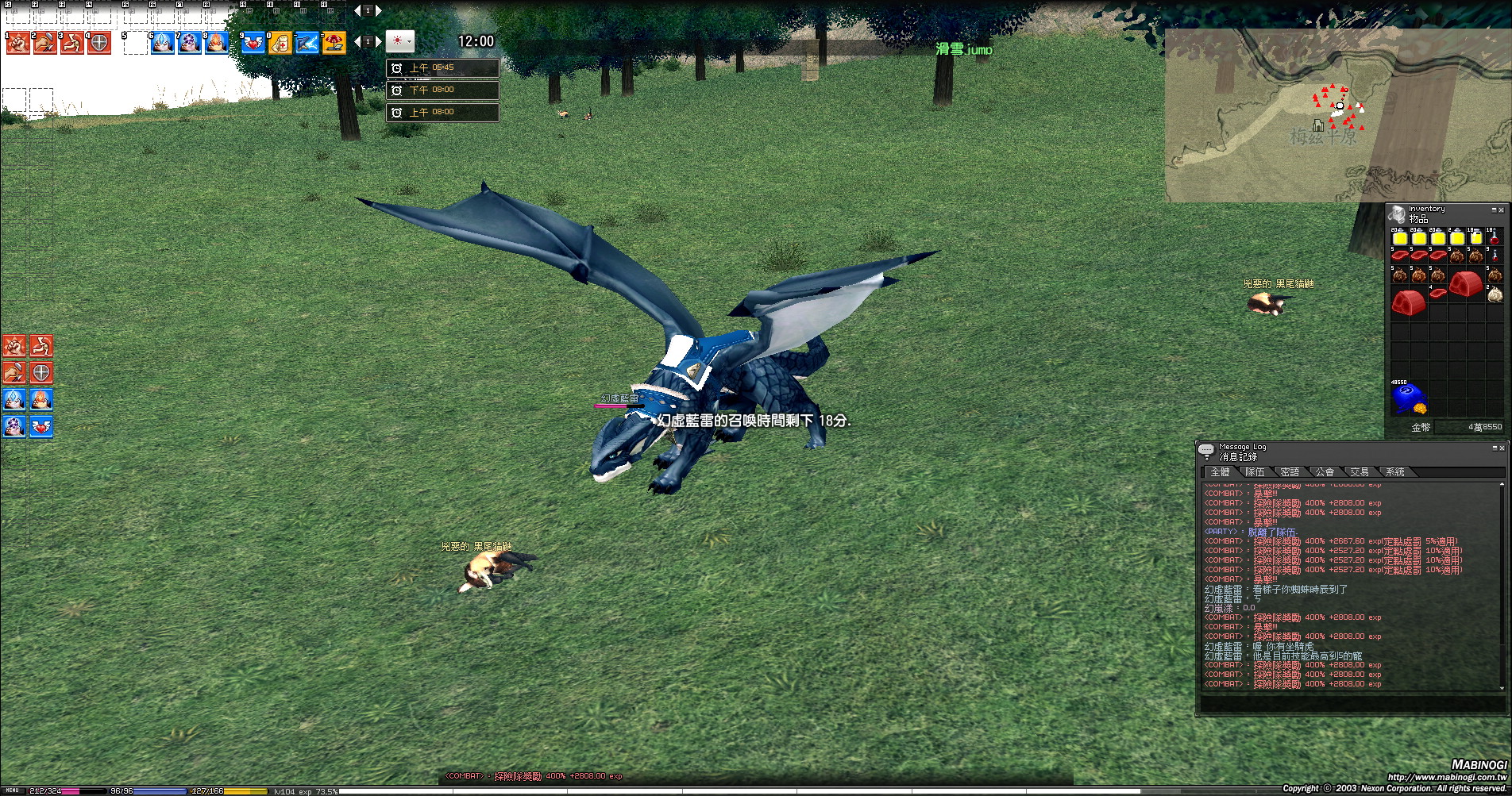Select the 下午 08:00 alarm entry
Viewport: 1512px width, 796px height.
(x=442, y=90)
